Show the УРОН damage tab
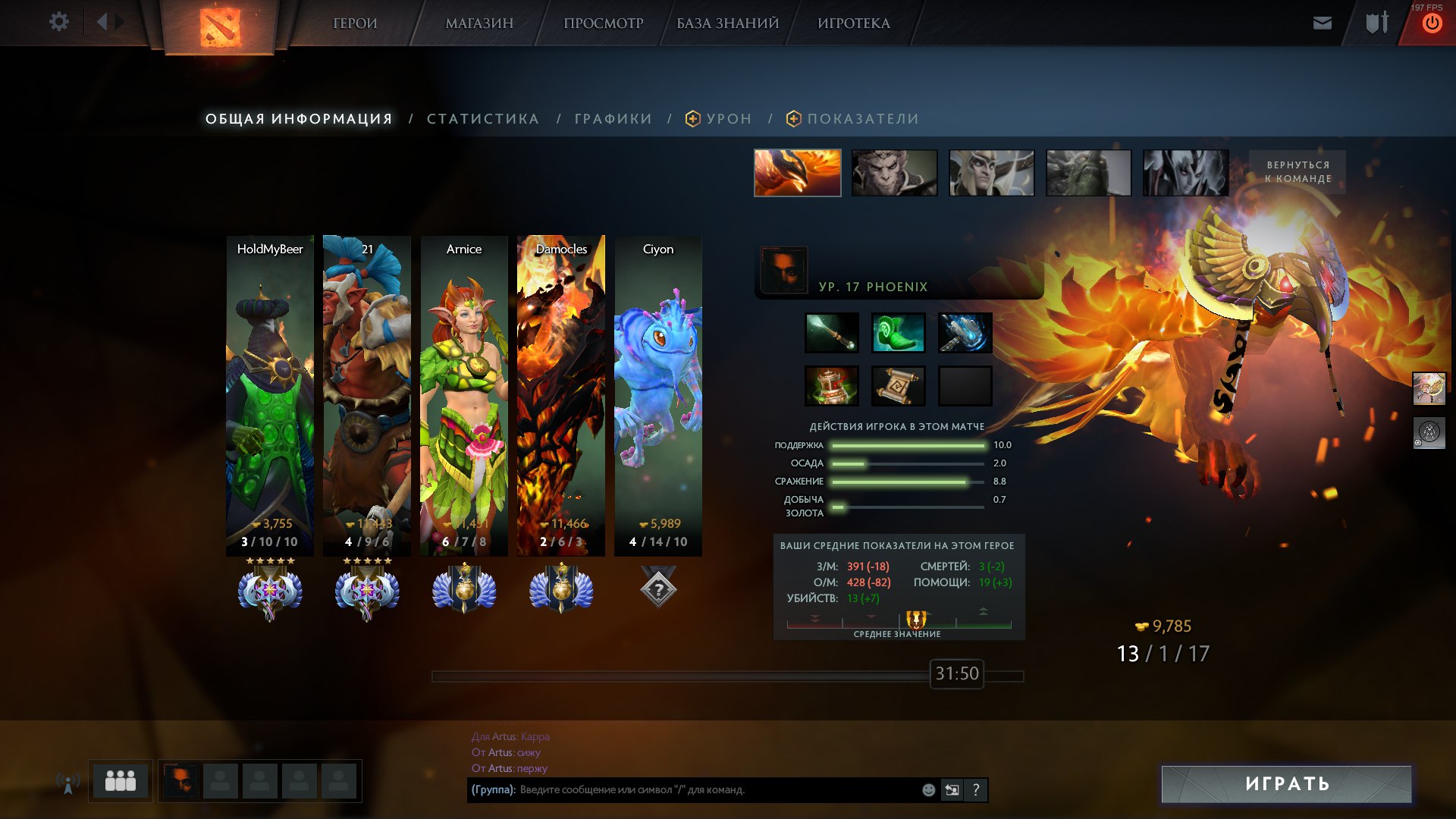The image size is (1456, 819). point(728,119)
